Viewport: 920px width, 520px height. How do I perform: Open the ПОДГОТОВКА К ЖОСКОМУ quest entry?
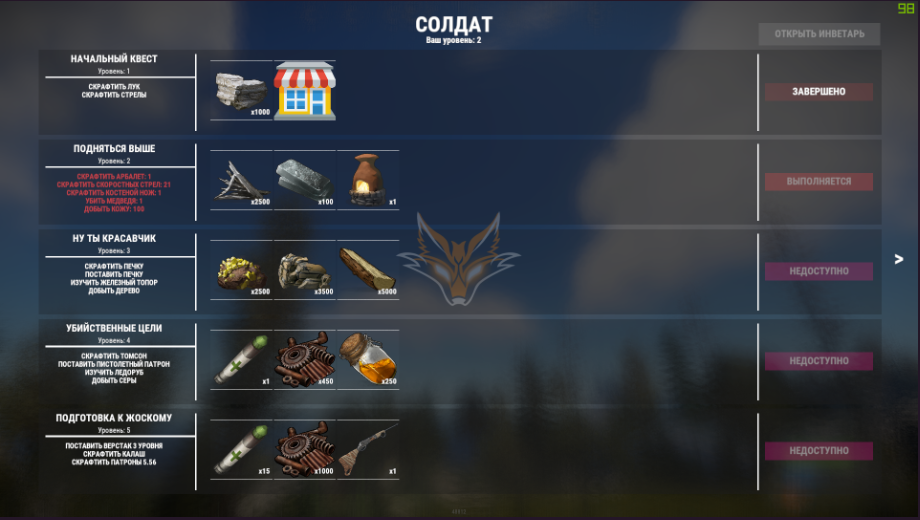[114, 418]
